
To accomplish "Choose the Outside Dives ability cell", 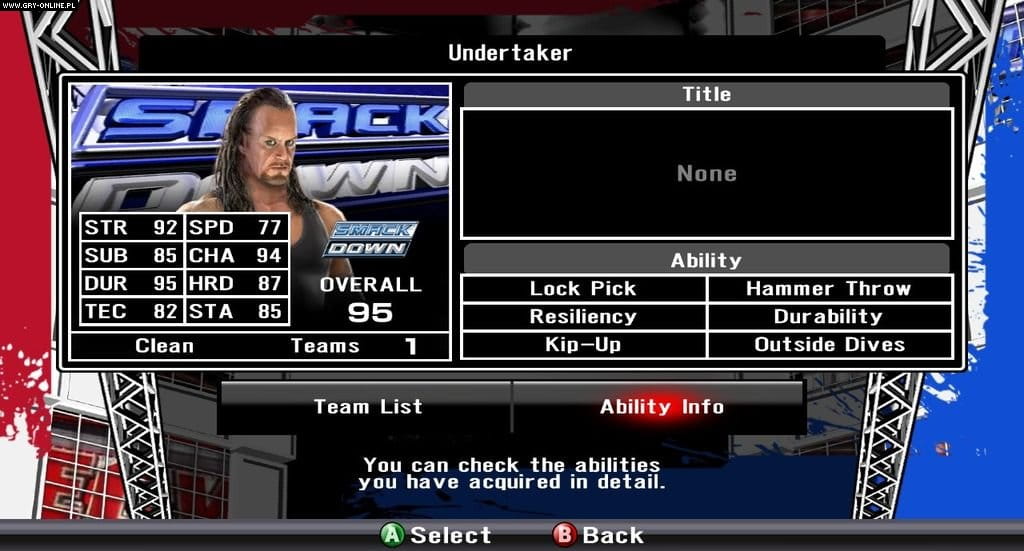I will coord(829,345).
